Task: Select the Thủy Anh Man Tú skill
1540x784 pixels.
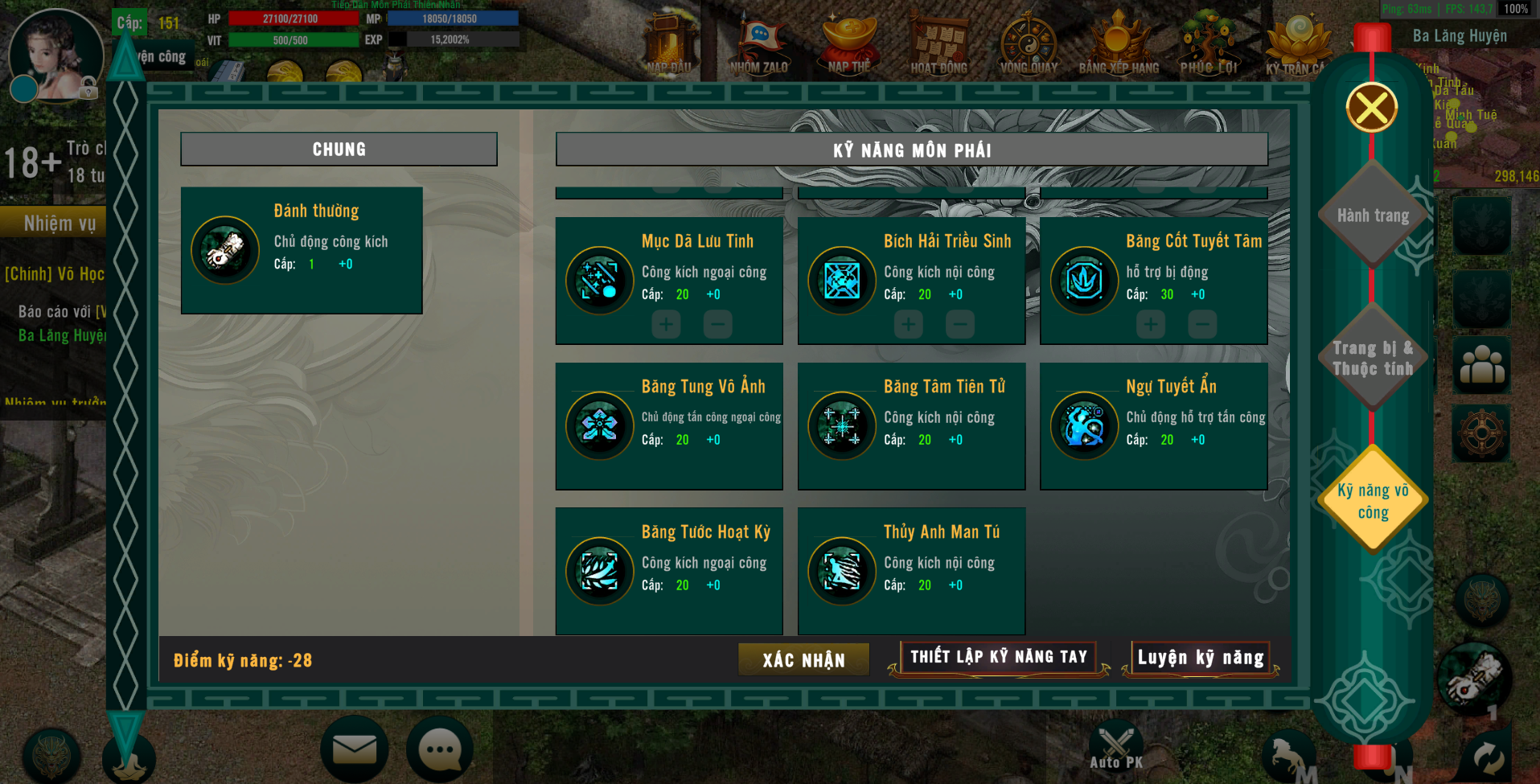Action: [x=842, y=571]
